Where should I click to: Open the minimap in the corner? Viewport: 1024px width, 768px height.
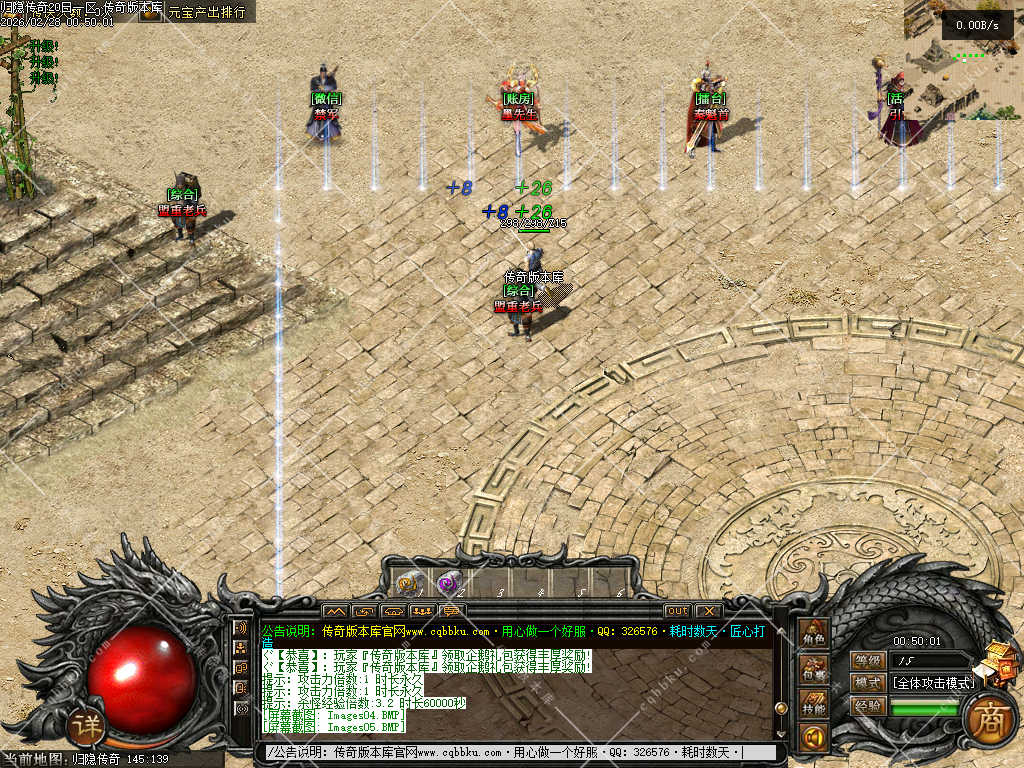coord(962,60)
